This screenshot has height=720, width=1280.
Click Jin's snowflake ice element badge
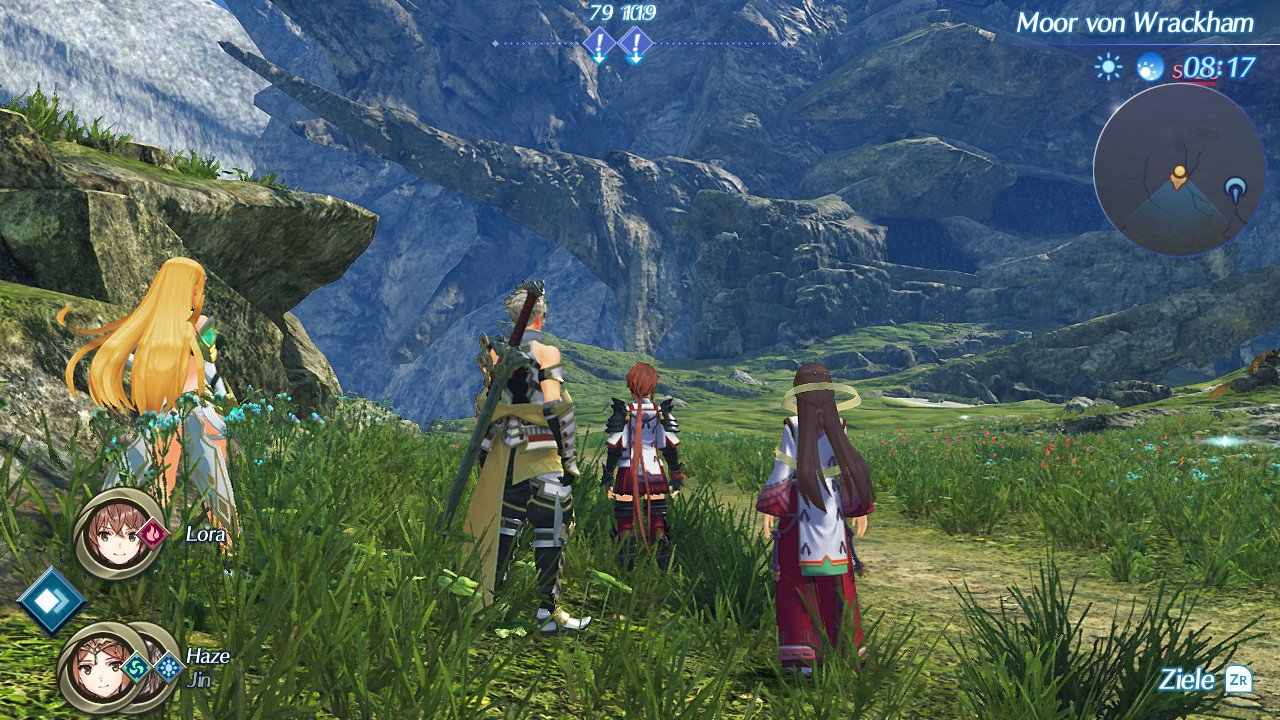pyautogui.click(x=168, y=667)
